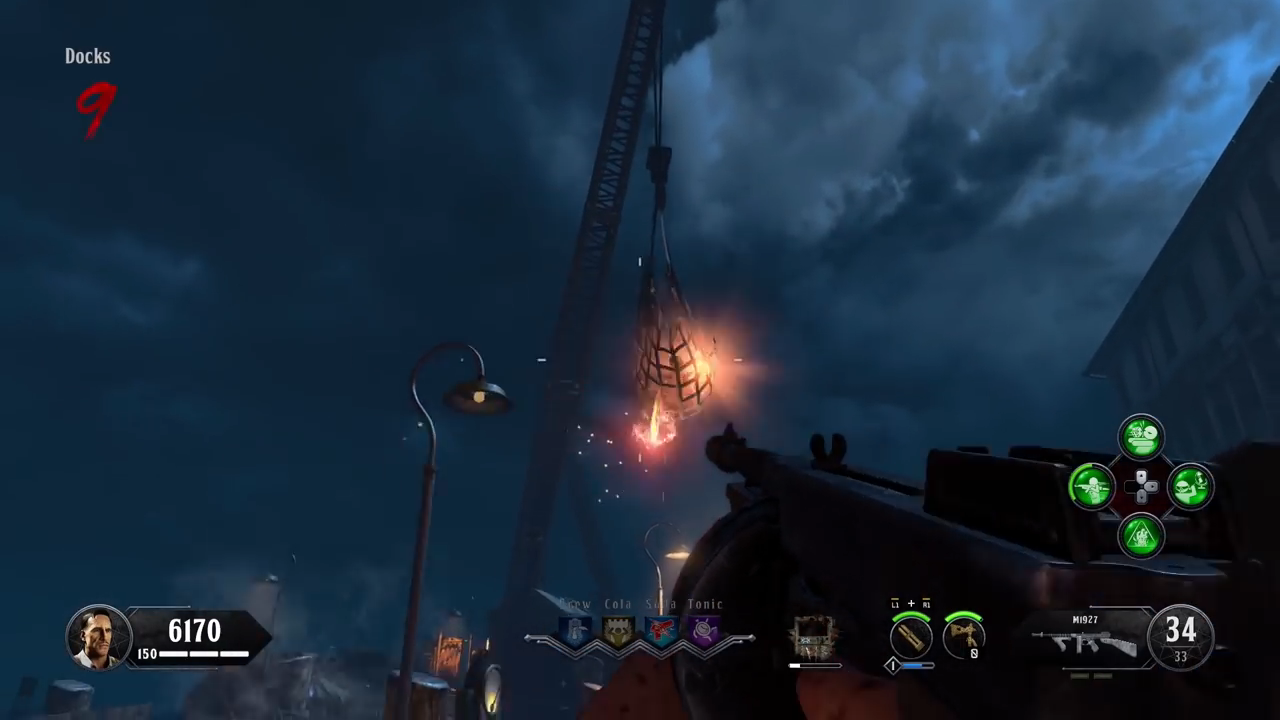Select the purple Tonic perk icon
Image resolution: width=1280 pixels, height=720 pixels.
pyautogui.click(x=704, y=631)
